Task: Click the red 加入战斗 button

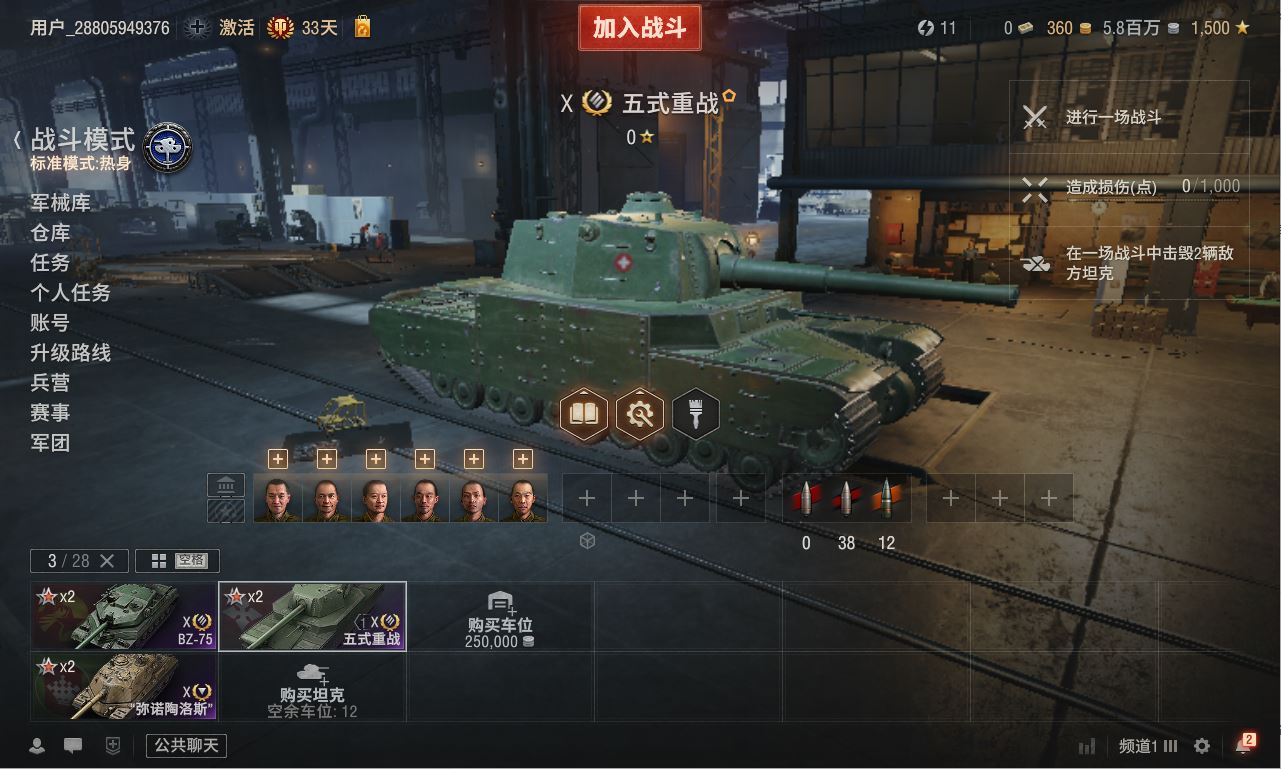Action: point(639,28)
